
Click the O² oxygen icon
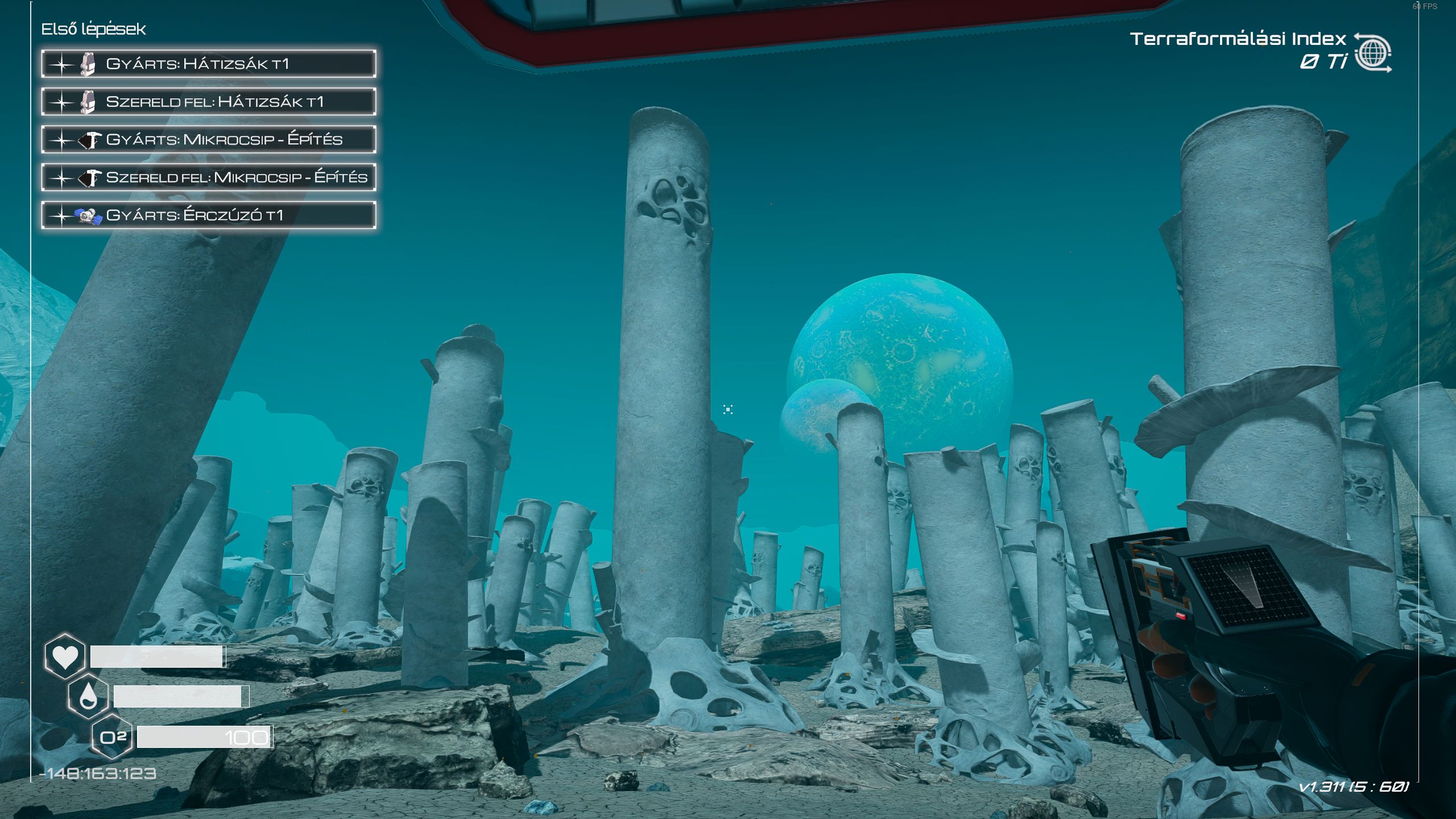click(112, 738)
